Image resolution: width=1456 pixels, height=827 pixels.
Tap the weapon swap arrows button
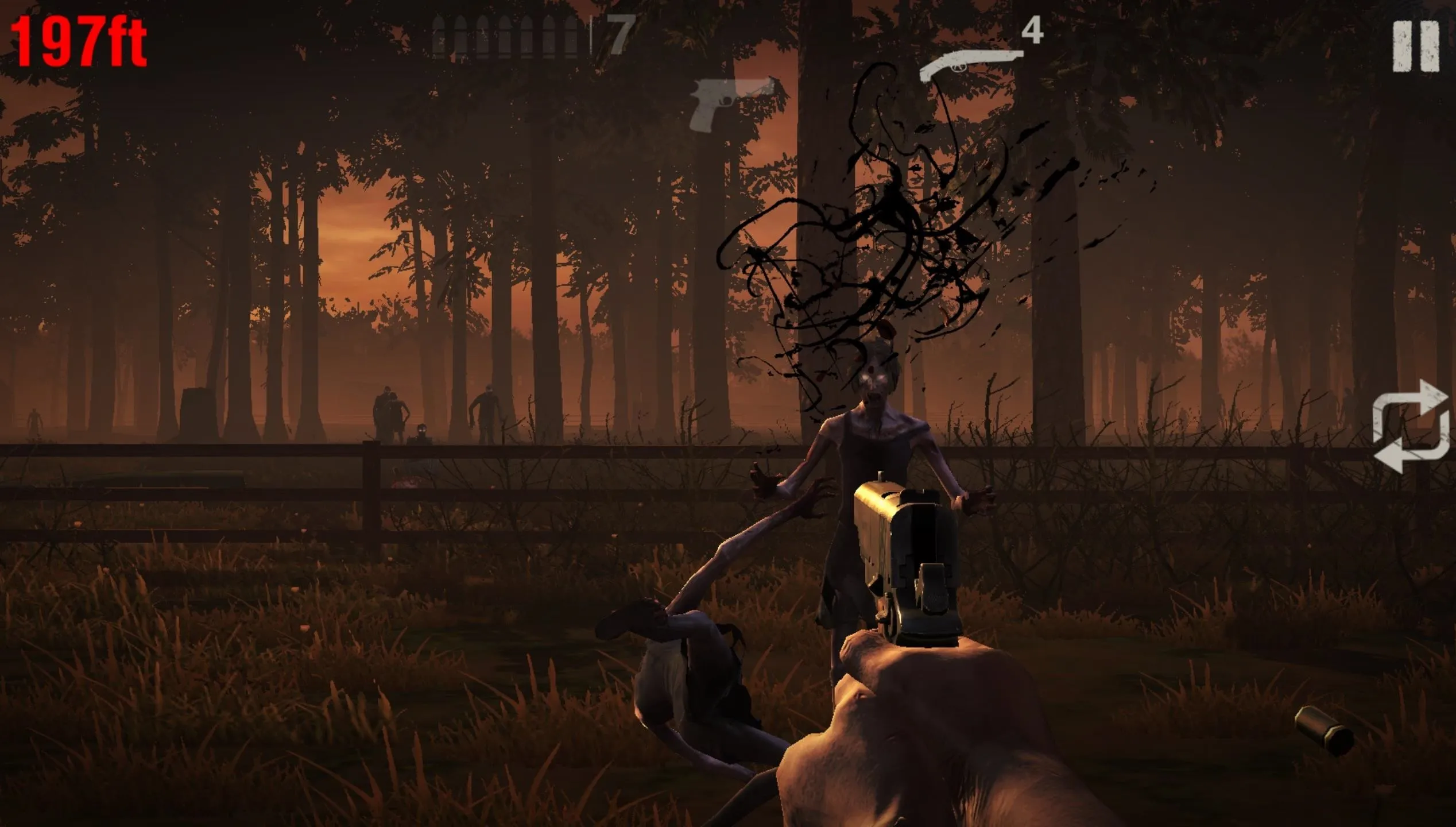(1410, 426)
